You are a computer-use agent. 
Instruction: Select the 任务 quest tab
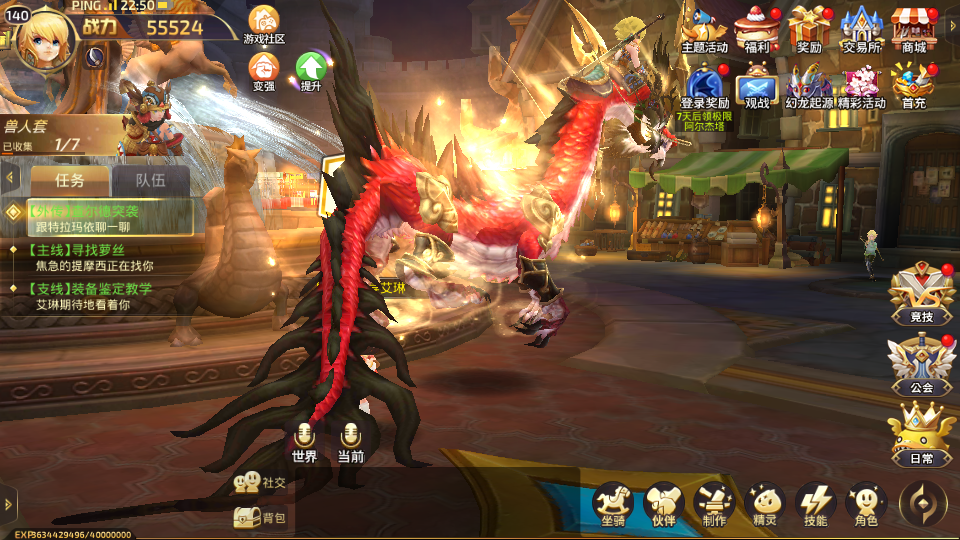(x=70, y=181)
